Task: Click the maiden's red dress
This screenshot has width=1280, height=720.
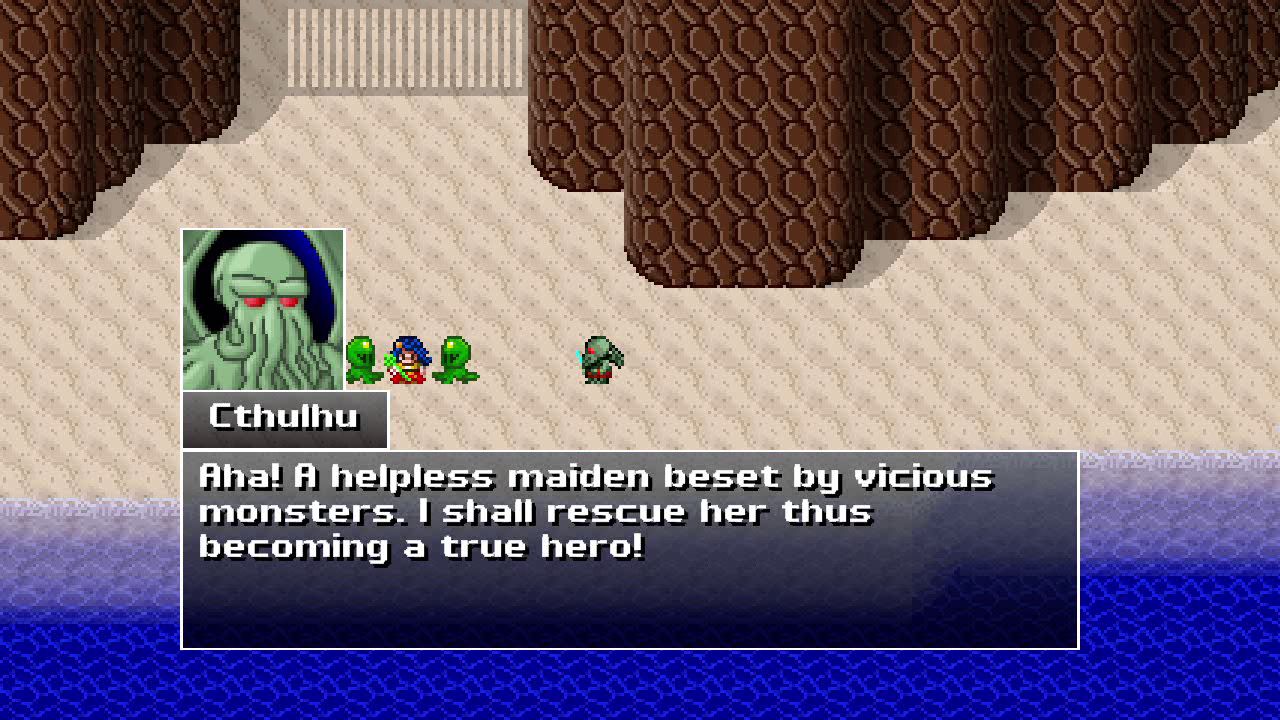Action: pyautogui.click(x=408, y=375)
